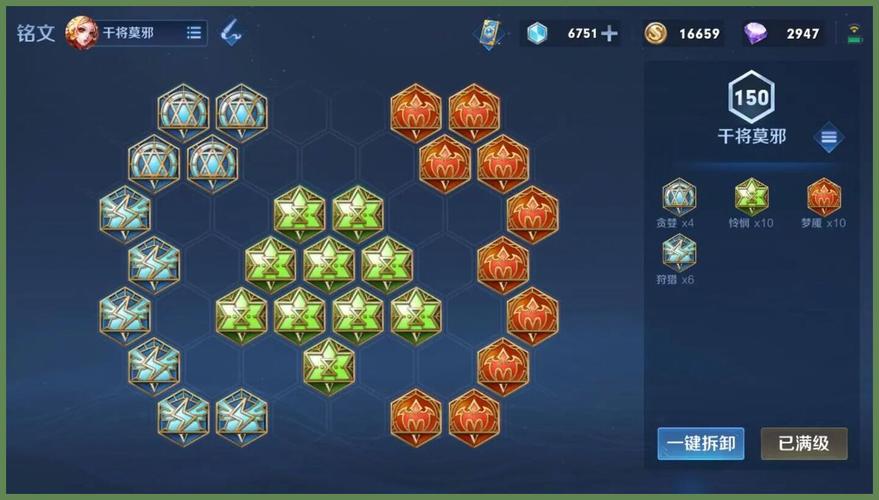Tap the purple gem currency icon
The width and height of the screenshot is (879, 500).
[x=757, y=33]
